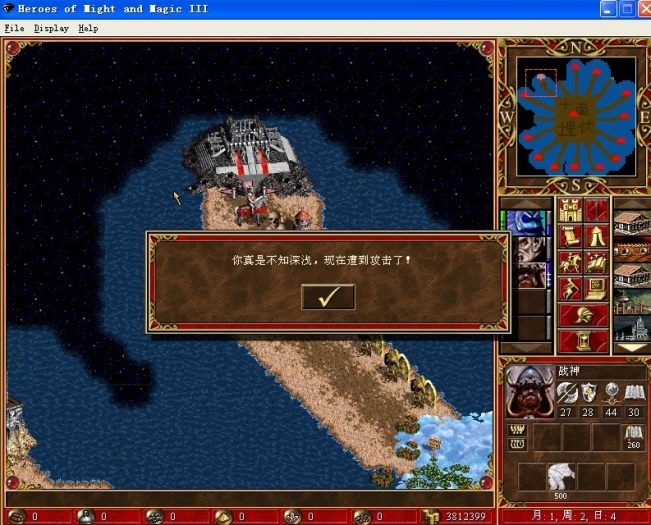The height and width of the screenshot is (525, 651).
Task: Open the spellbook to cast a spell
Action: coord(597,263)
